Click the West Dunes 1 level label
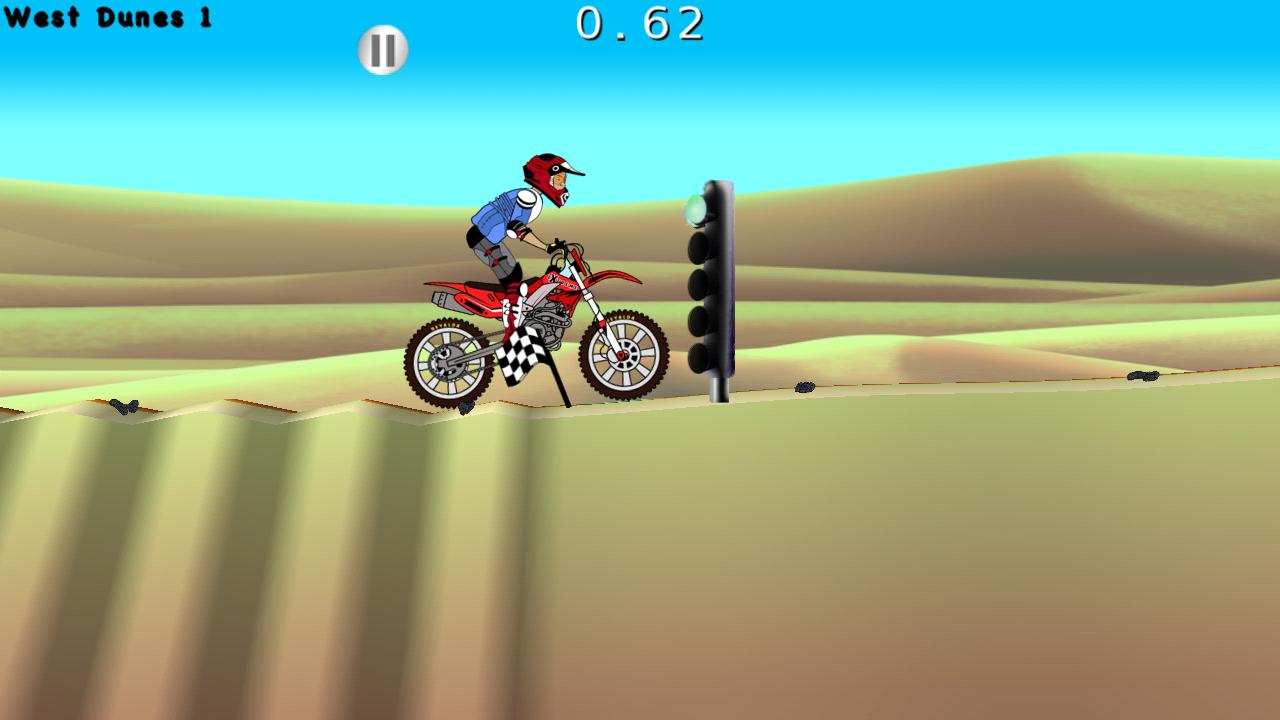The height and width of the screenshot is (720, 1280). pos(110,16)
